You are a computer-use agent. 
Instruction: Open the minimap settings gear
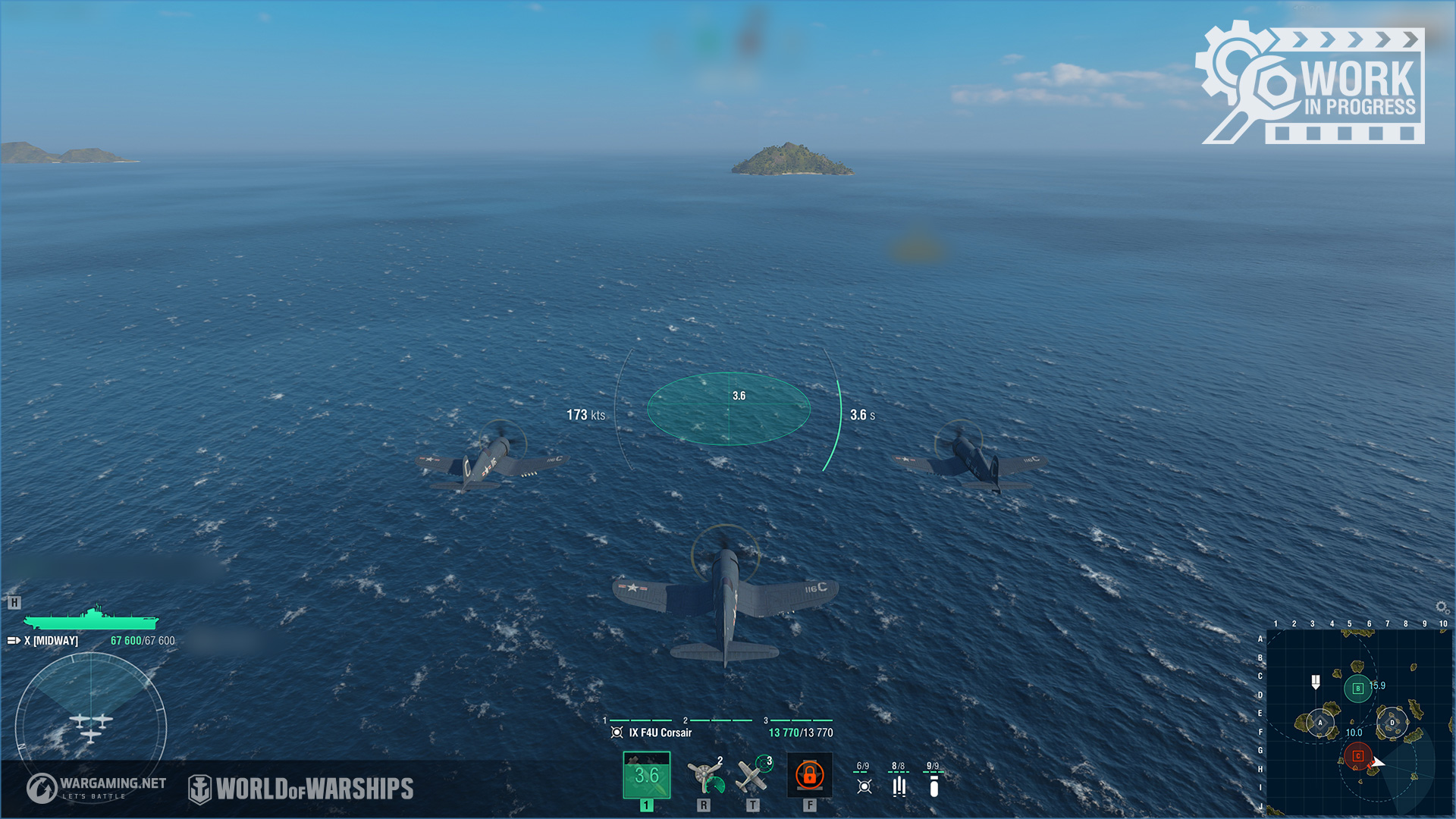(x=1442, y=607)
